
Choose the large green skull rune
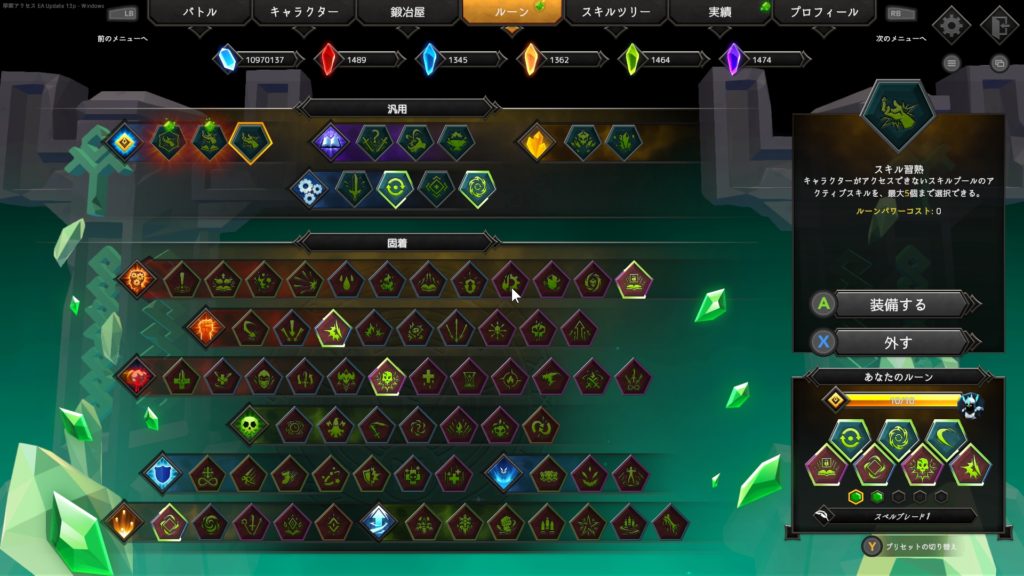pos(248,425)
